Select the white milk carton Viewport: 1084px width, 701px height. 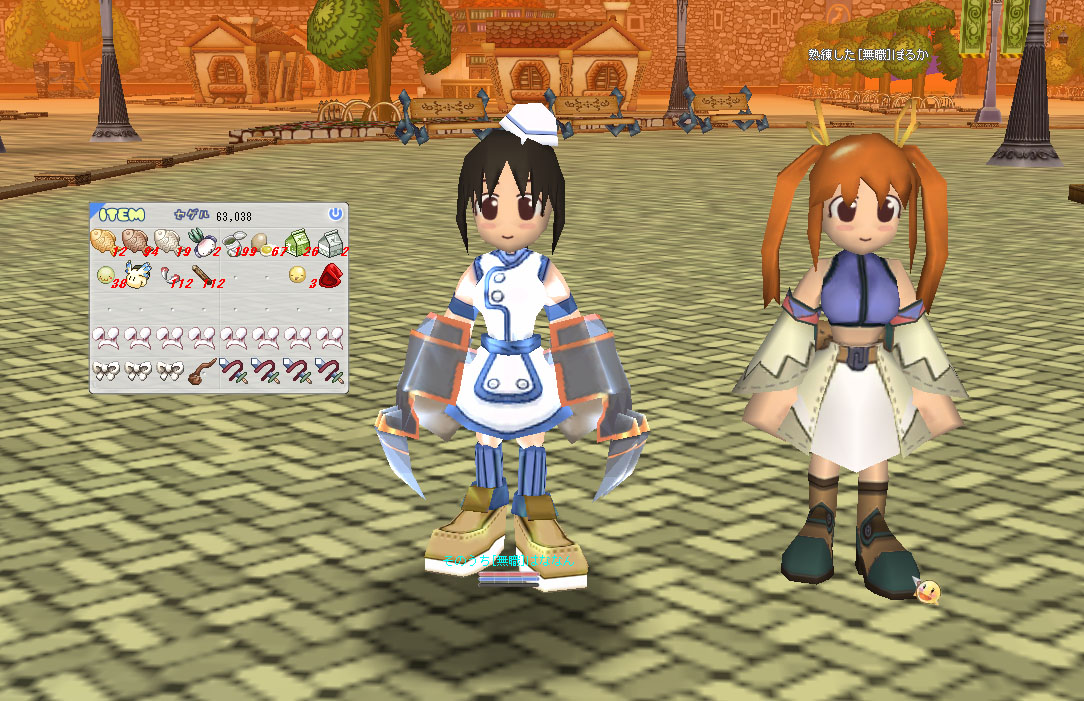click(x=330, y=241)
